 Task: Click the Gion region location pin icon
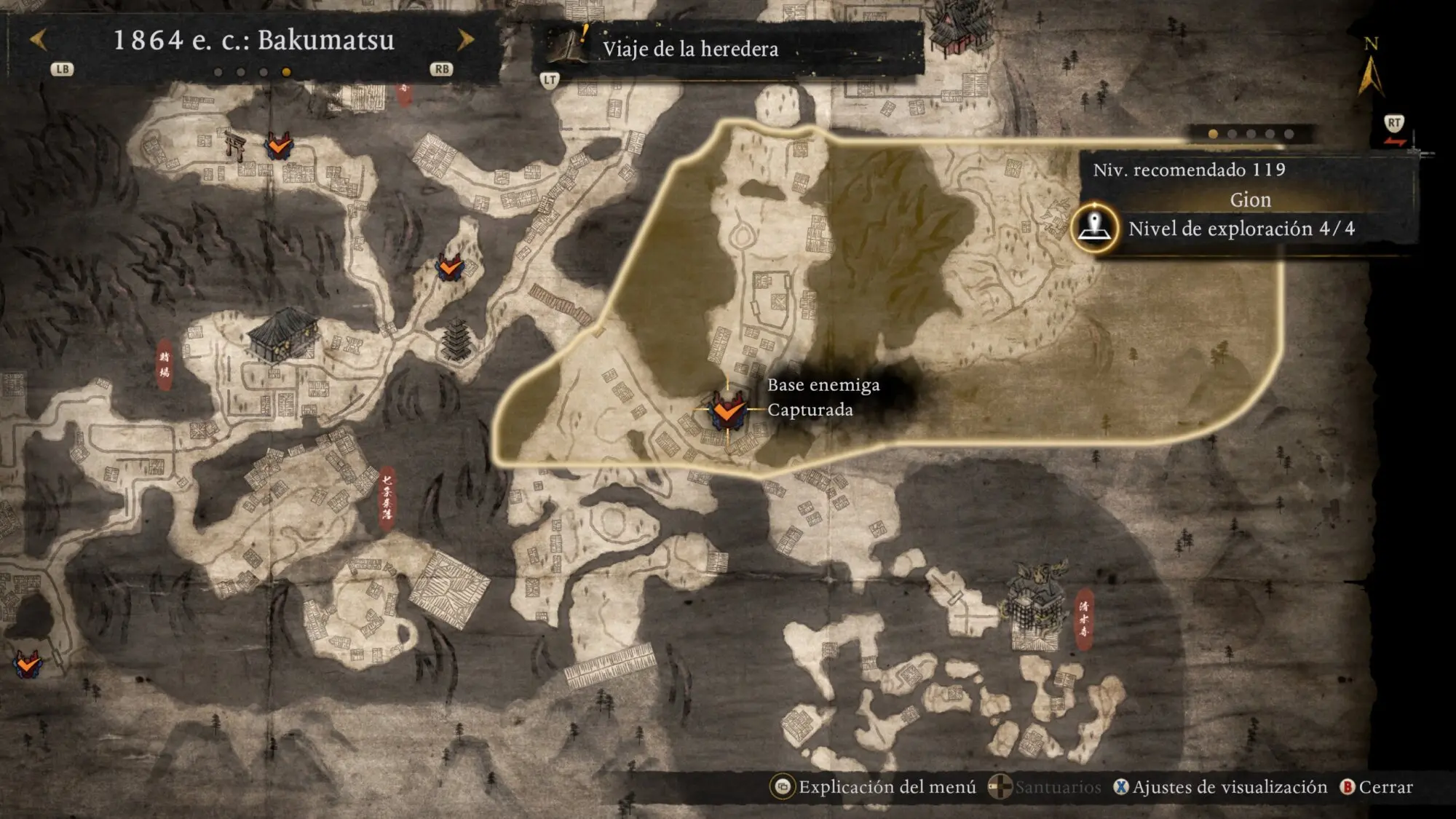coord(1094,228)
